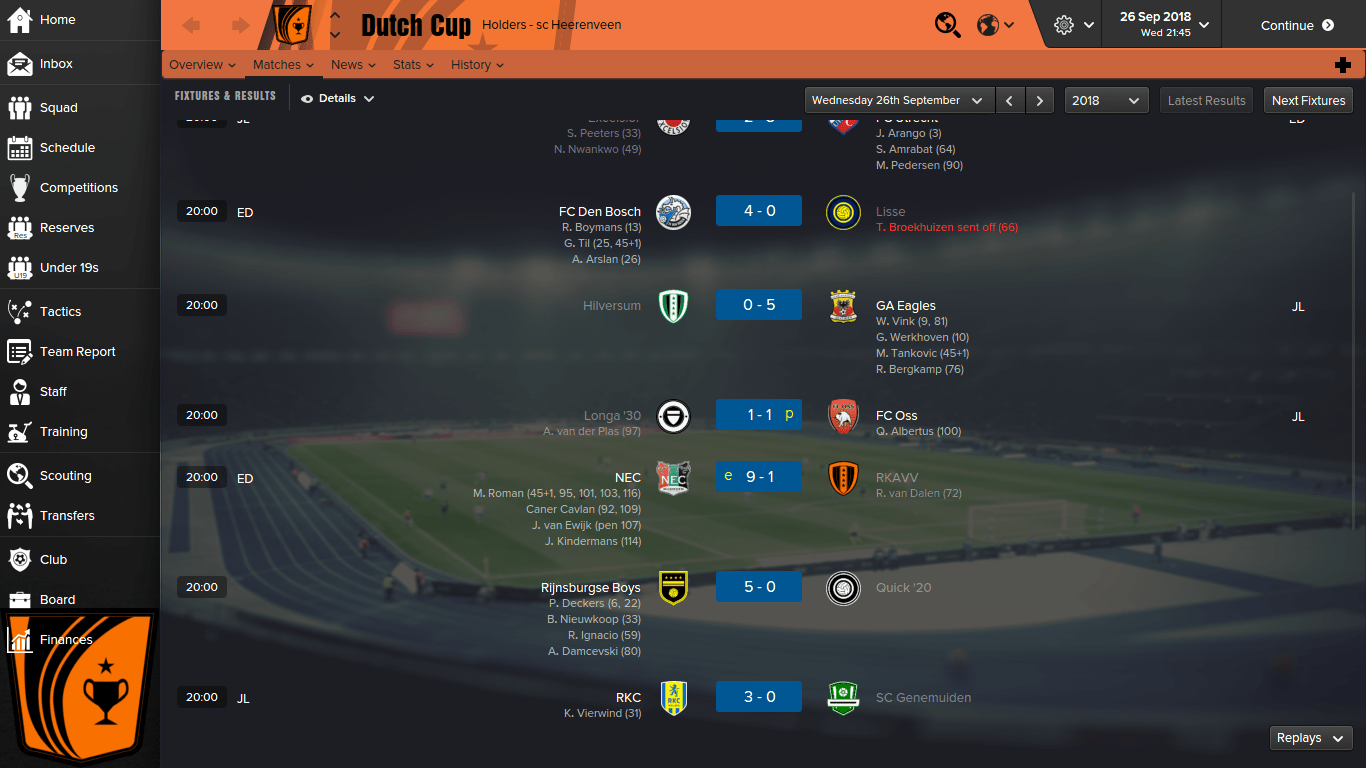Click the next-day arrow beside the date selector
This screenshot has width=1366, height=768.
coord(1040,100)
